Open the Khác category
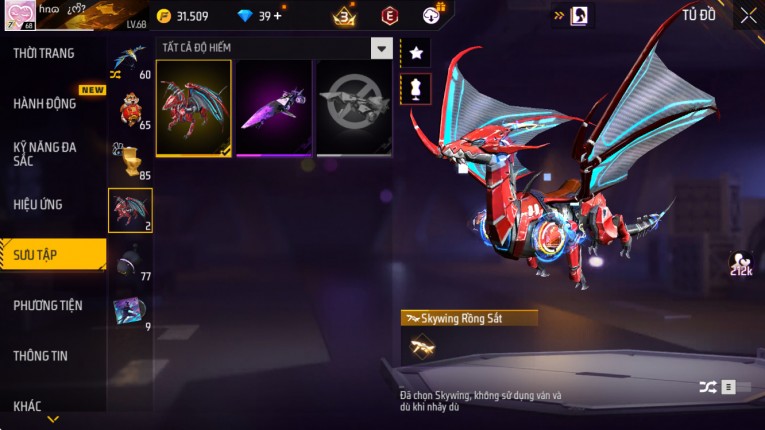Screen dimensions: 765x430 (28, 405)
